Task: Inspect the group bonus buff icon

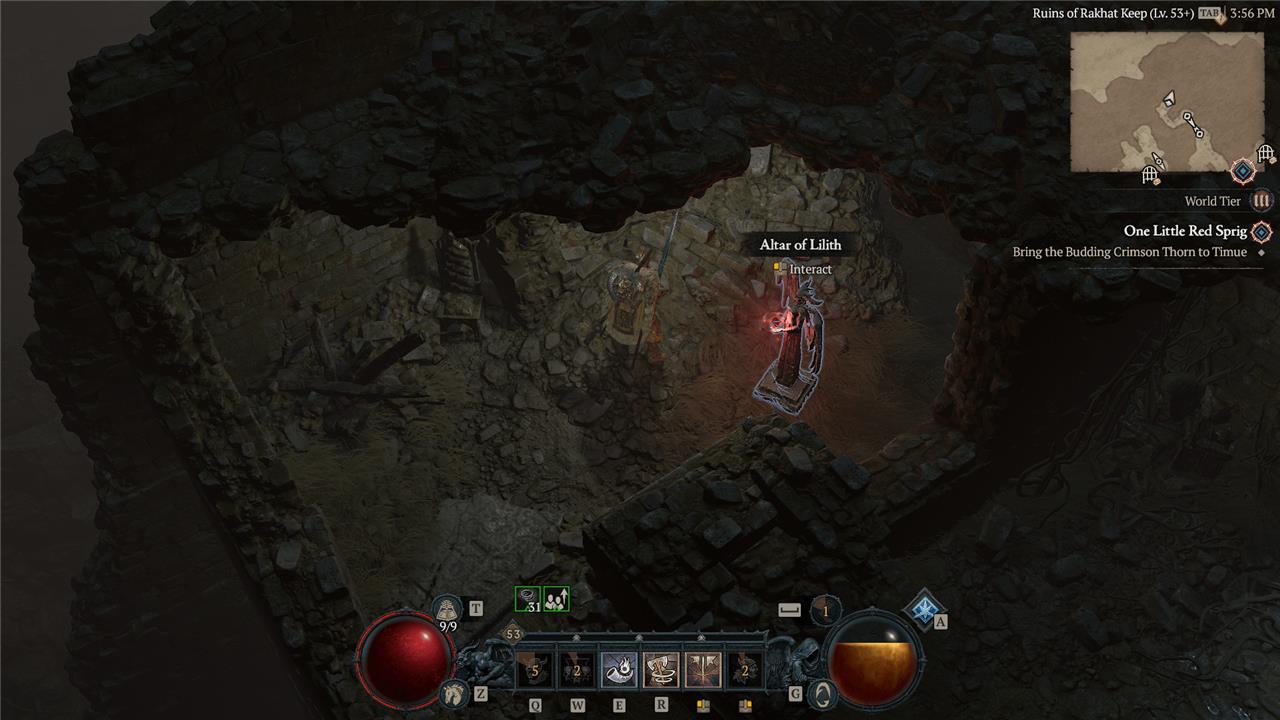Action: click(x=556, y=599)
